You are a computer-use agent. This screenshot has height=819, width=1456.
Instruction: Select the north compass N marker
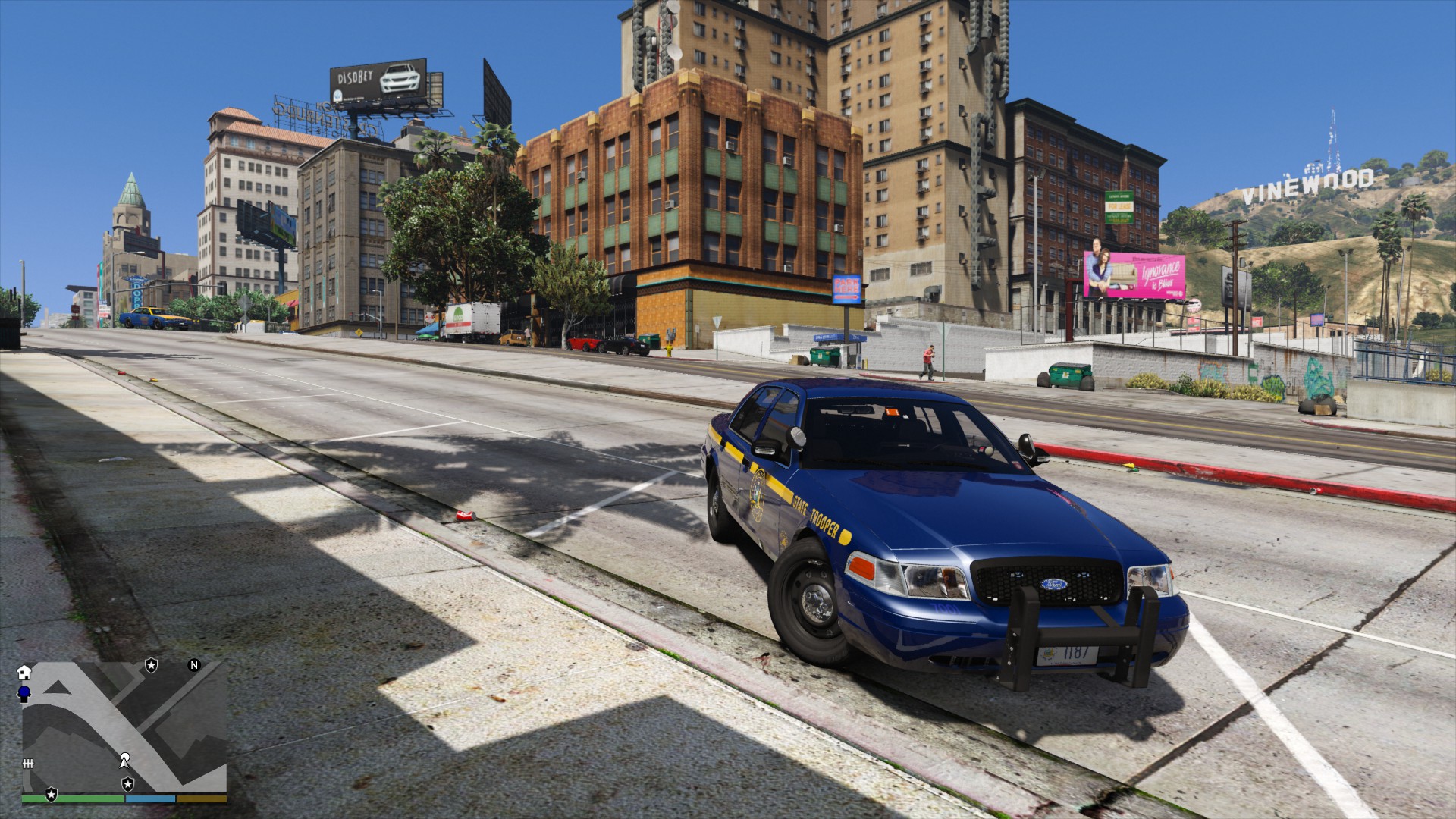click(194, 666)
